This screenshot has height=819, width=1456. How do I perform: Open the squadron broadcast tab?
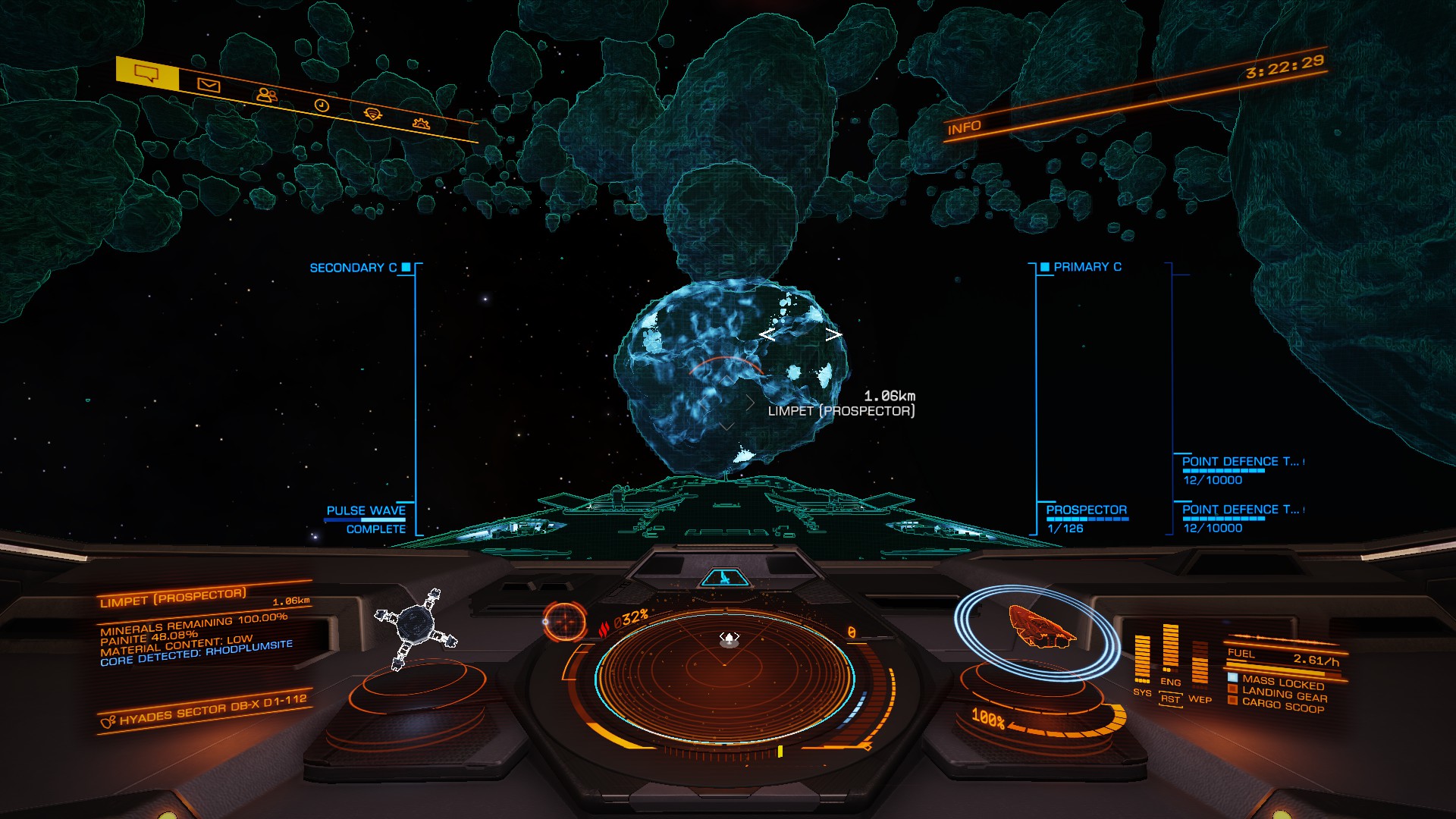click(x=372, y=115)
